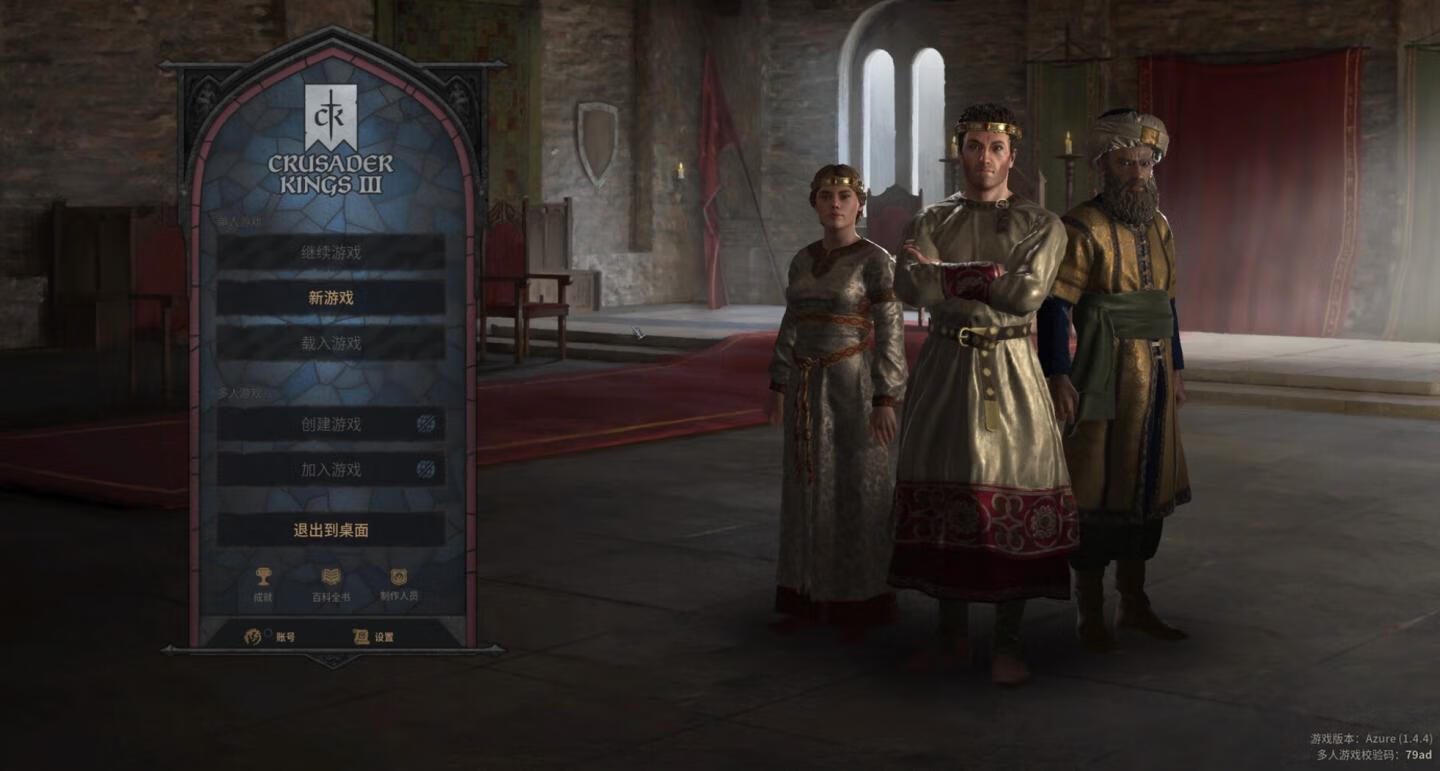
Task: Show the credits (制作人员)
Action: [399, 583]
